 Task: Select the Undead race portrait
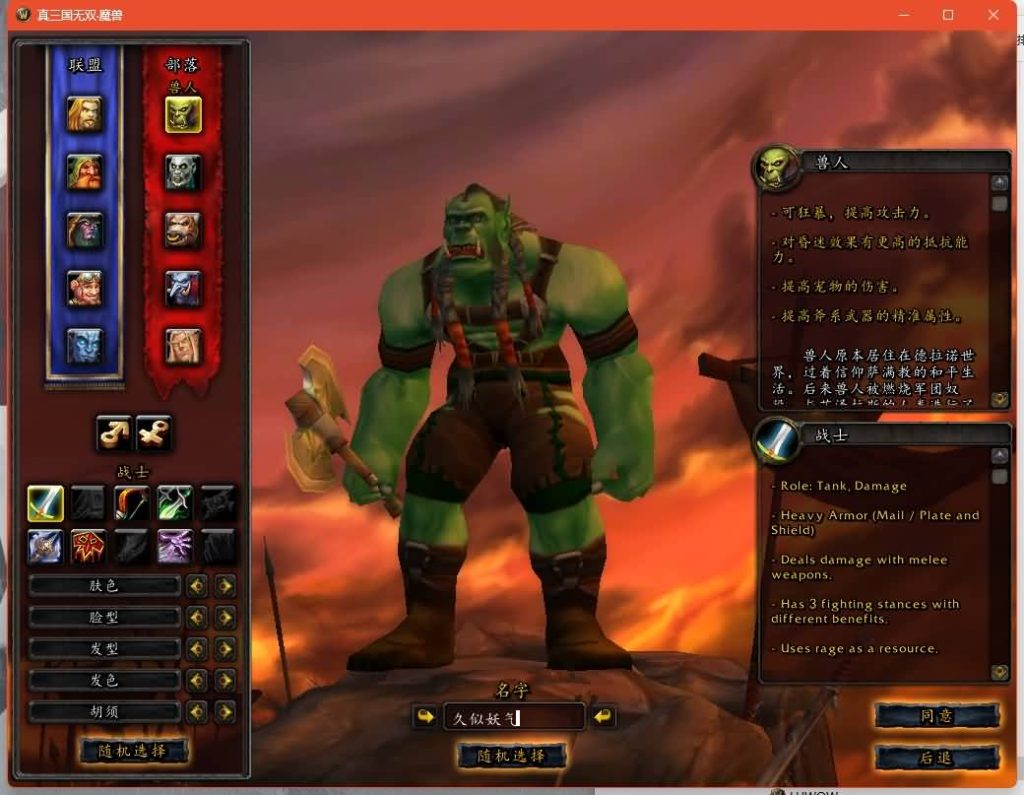click(x=183, y=172)
